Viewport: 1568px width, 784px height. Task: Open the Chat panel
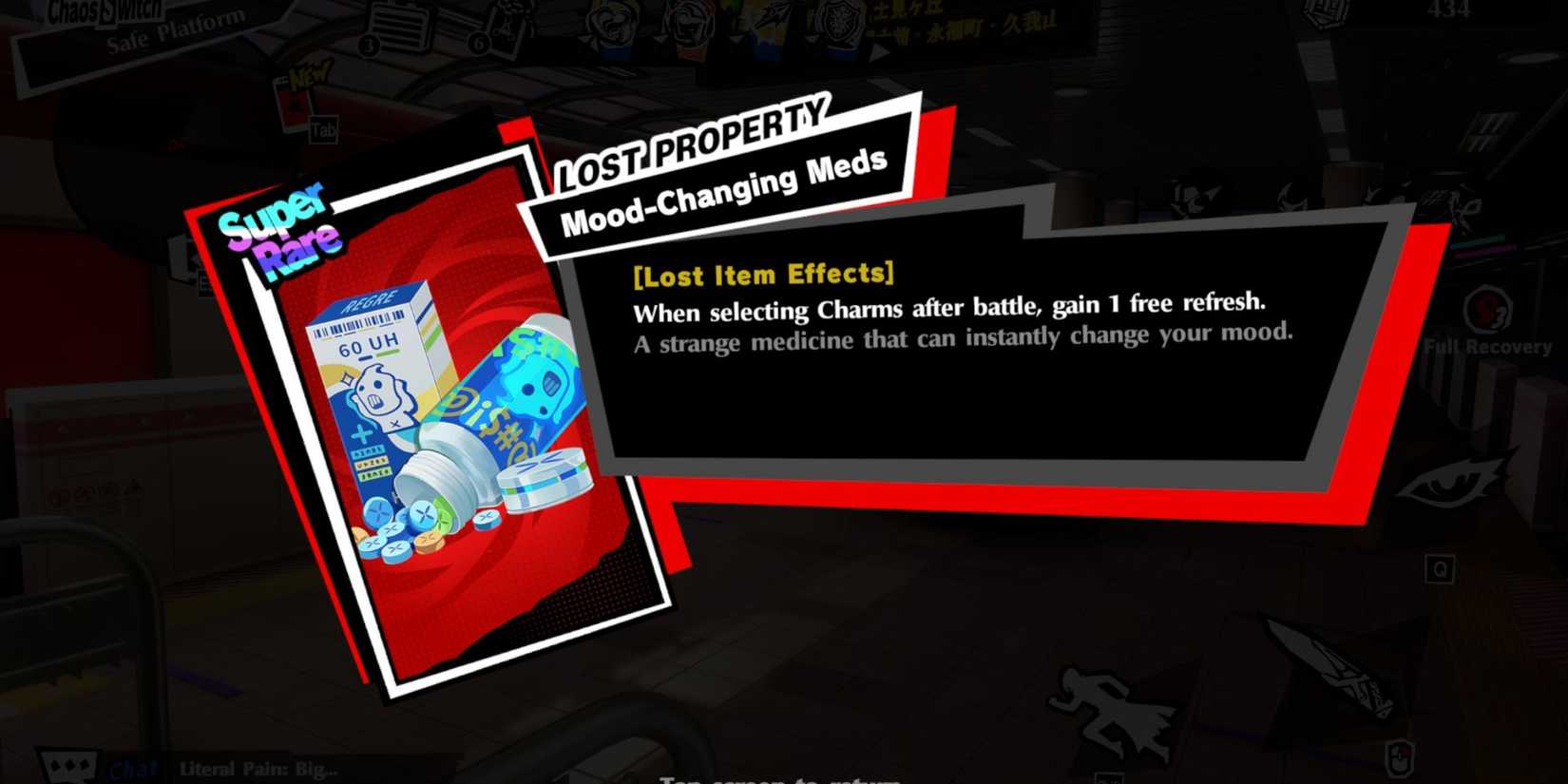pyautogui.click(x=133, y=768)
